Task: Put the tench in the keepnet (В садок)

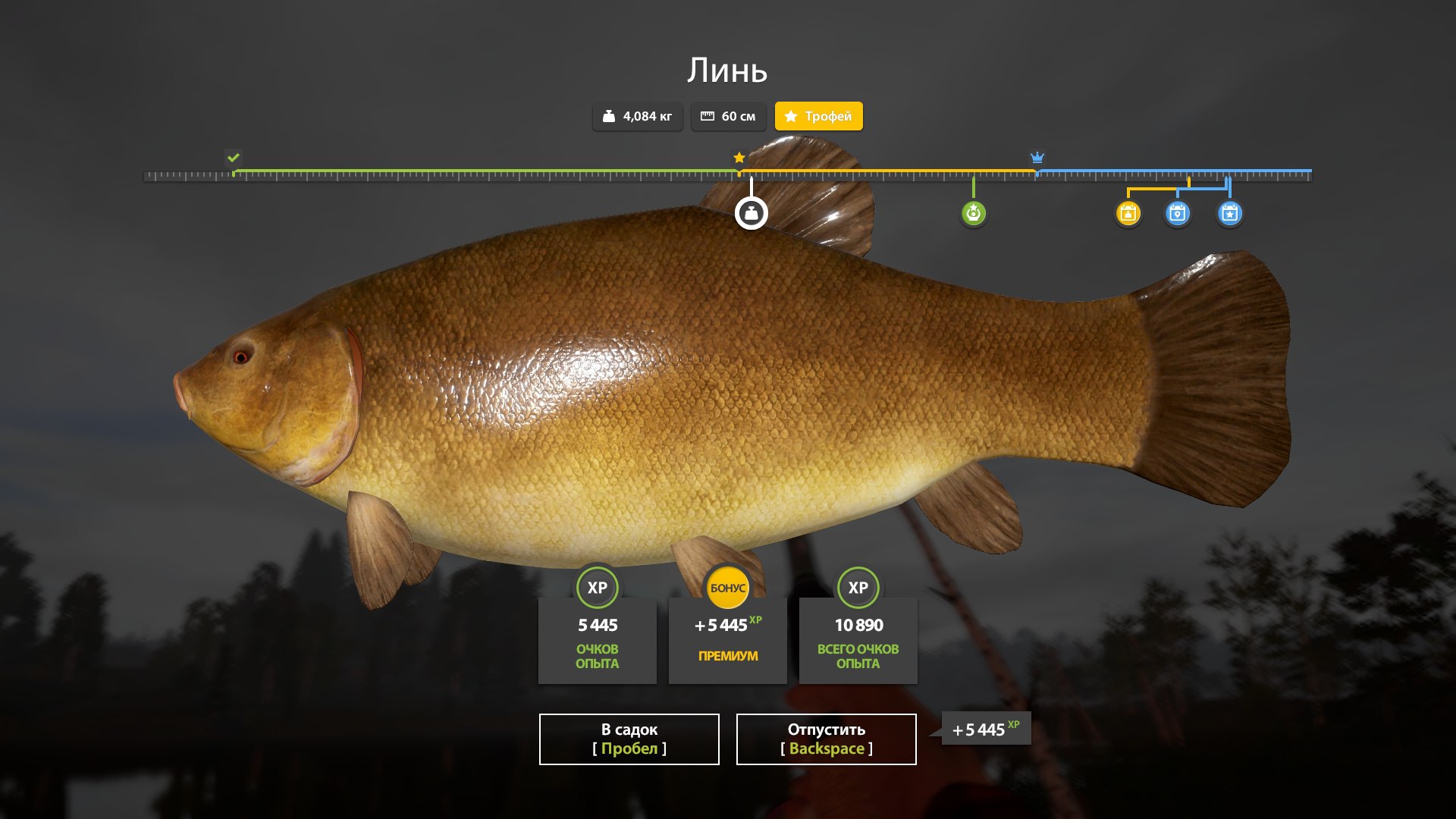Action: tap(629, 739)
